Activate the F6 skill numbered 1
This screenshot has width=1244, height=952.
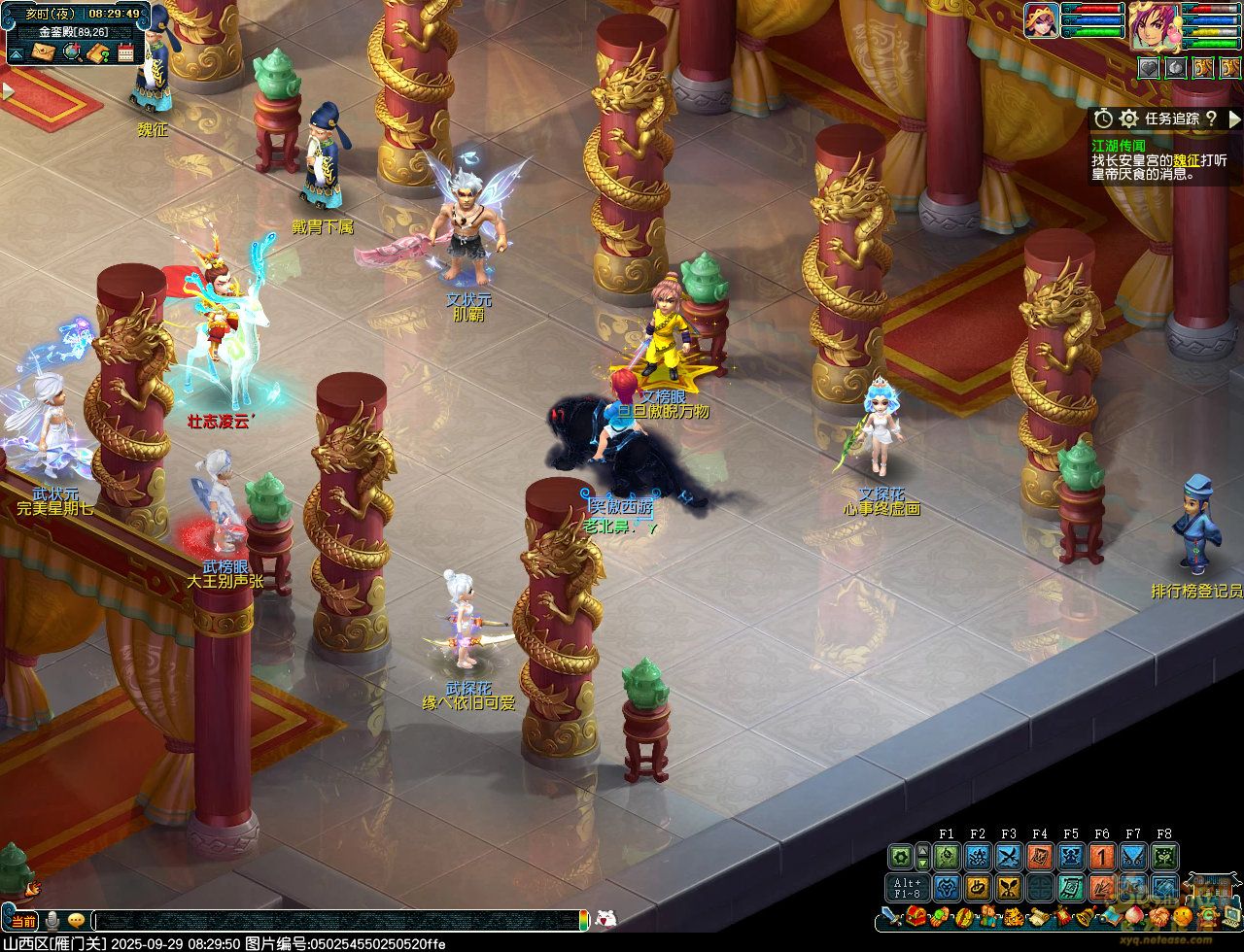[x=1102, y=857]
